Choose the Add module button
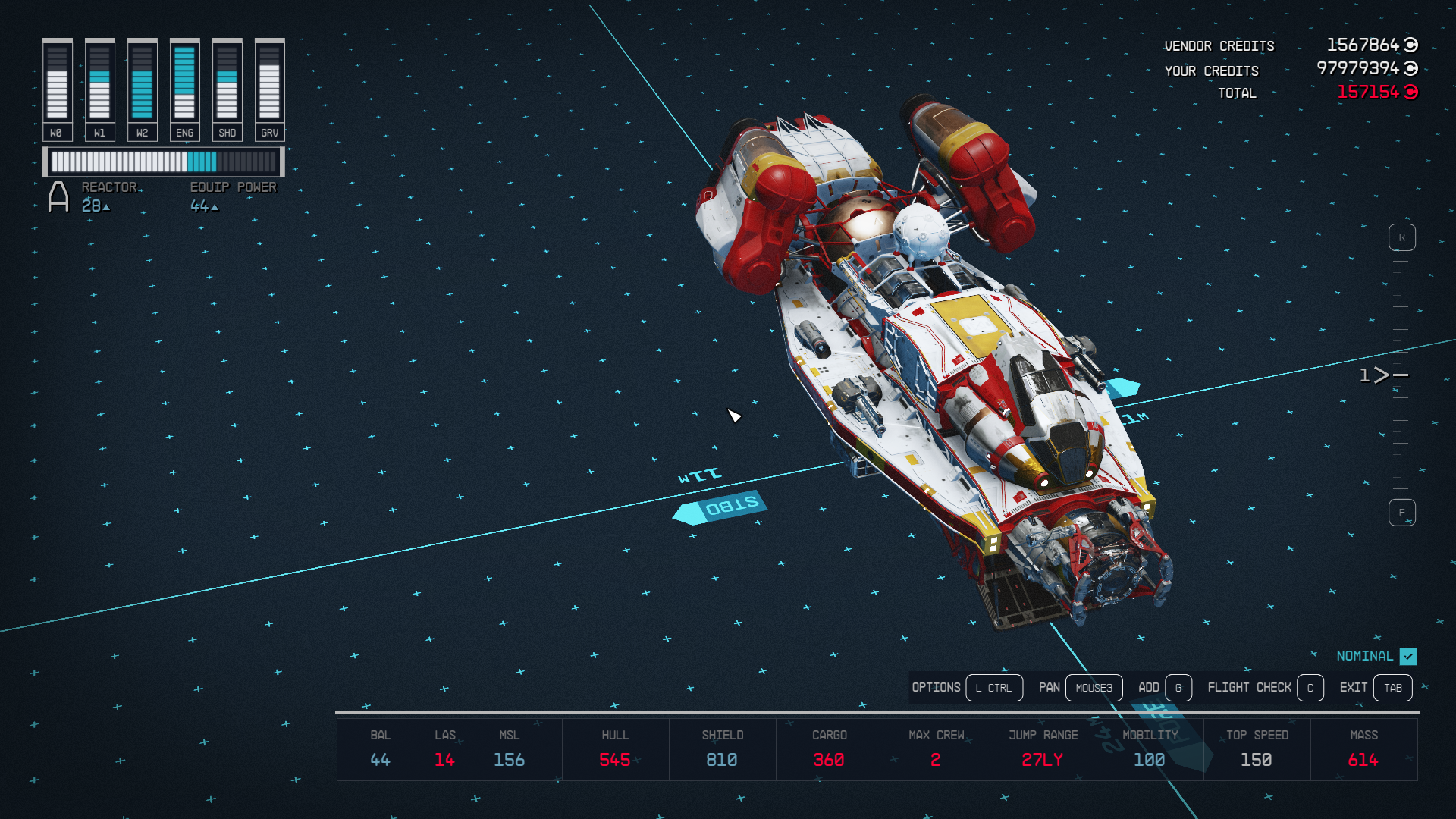This screenshot has height=819, width=1456. click(1178, 688)
